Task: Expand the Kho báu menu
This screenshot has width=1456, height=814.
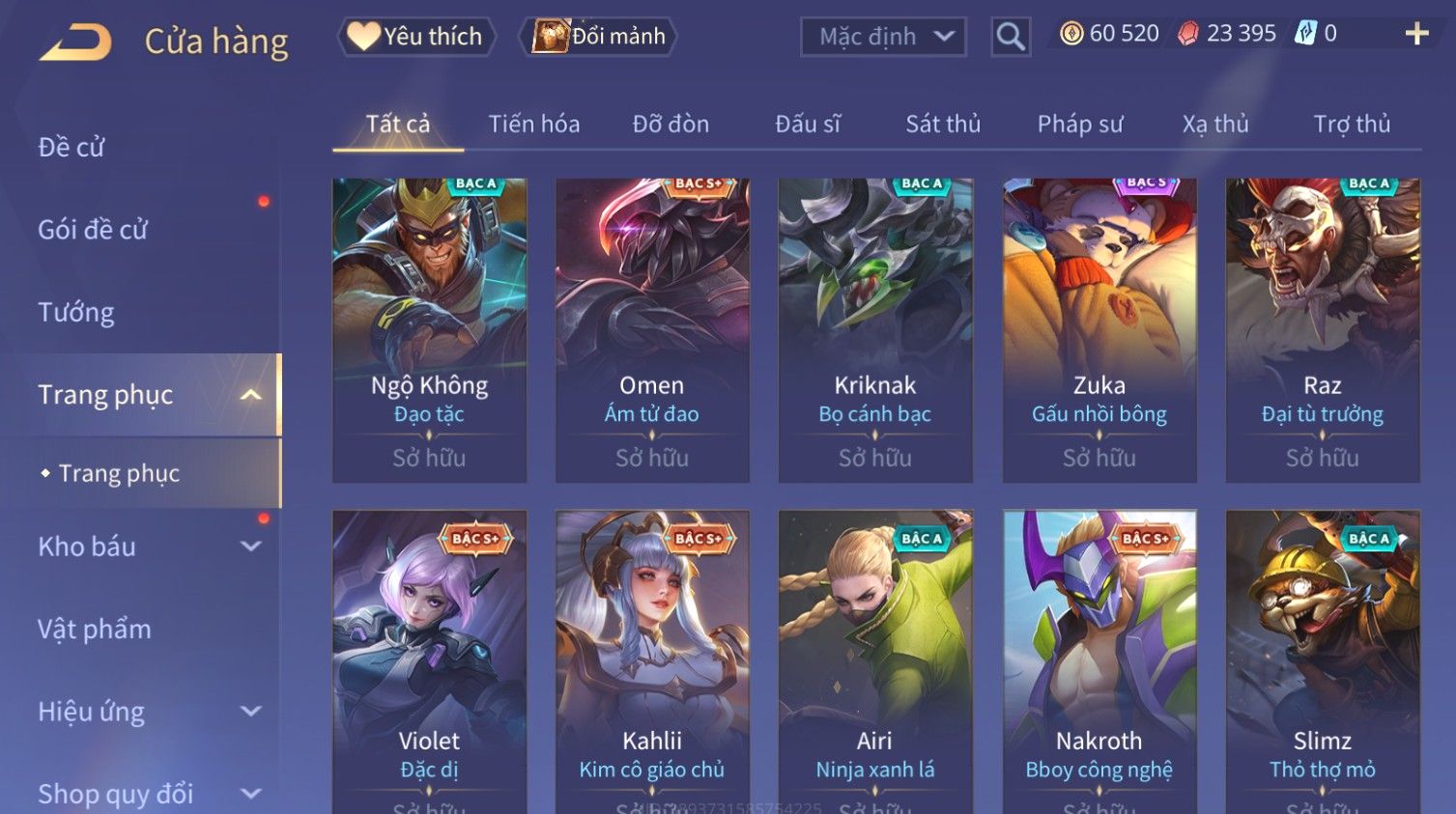Action: pos(145,547)
